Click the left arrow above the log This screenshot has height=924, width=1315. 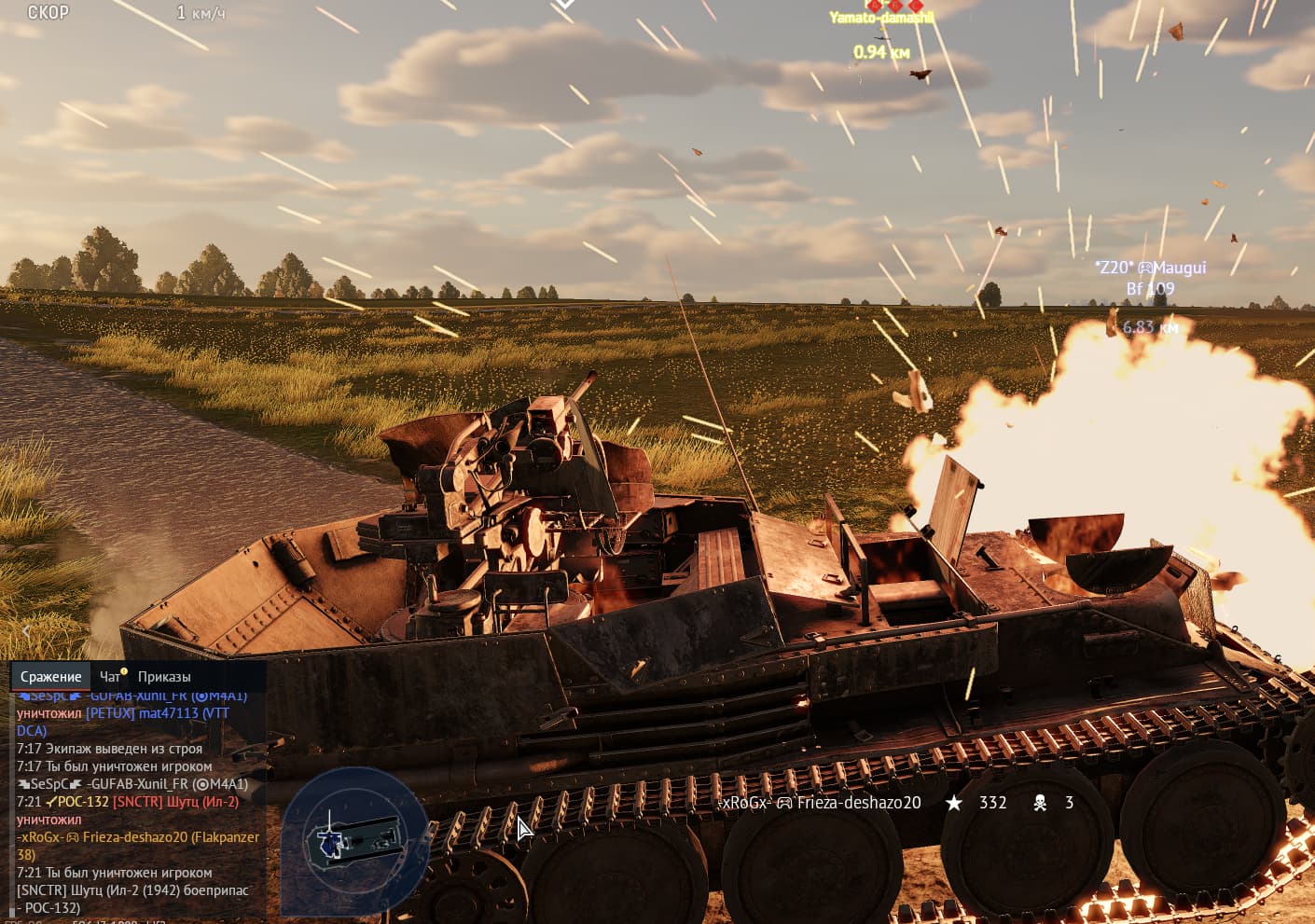[26, 631]
